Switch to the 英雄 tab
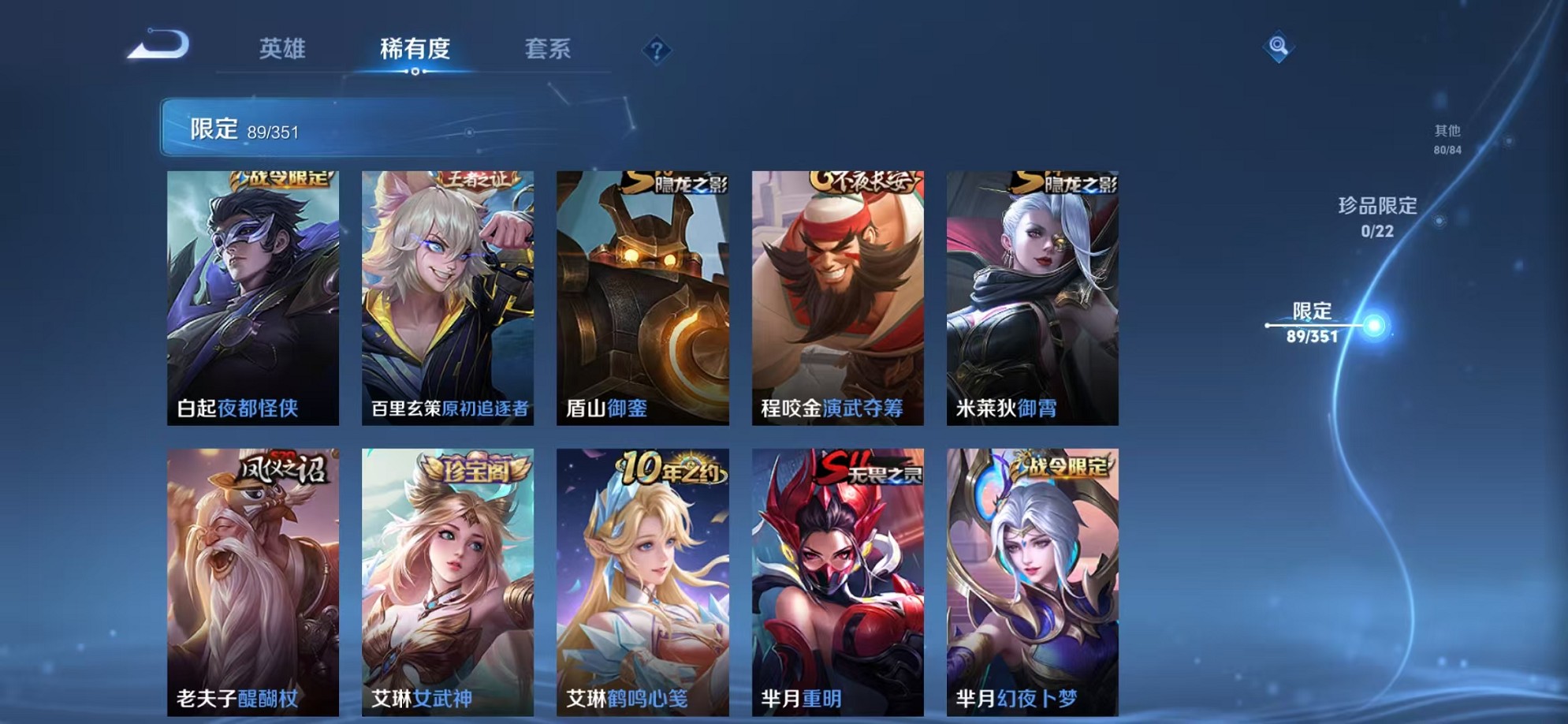The width and height of the screenshot is (1568, 724). pyautogui.click(x=284, y=49)
